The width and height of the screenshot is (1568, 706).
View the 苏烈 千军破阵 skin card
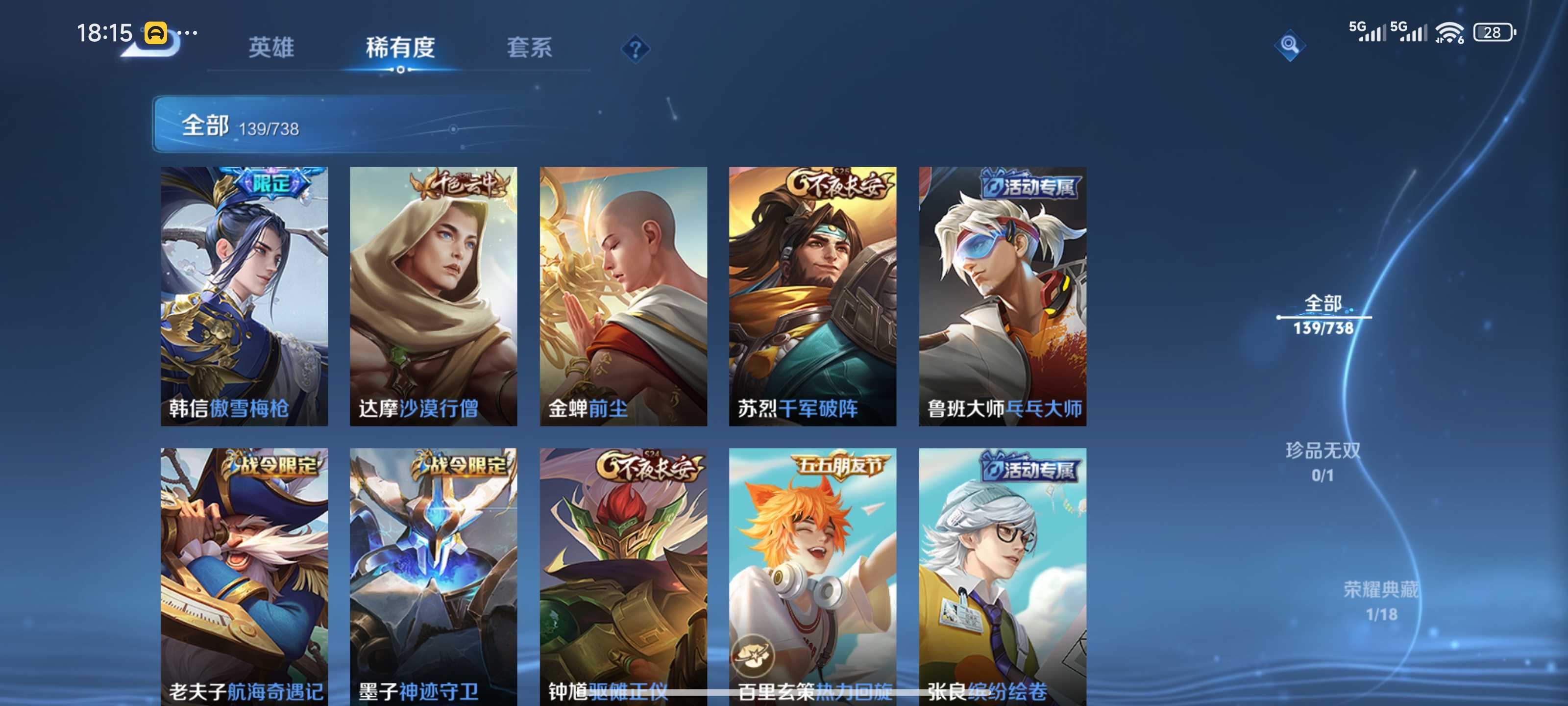click(x=812, y=296)
